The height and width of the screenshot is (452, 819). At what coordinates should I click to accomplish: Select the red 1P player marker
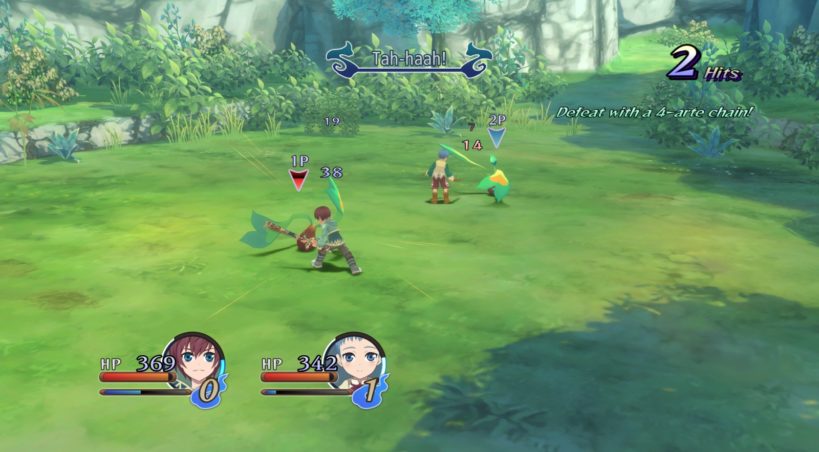coord(298,179)
